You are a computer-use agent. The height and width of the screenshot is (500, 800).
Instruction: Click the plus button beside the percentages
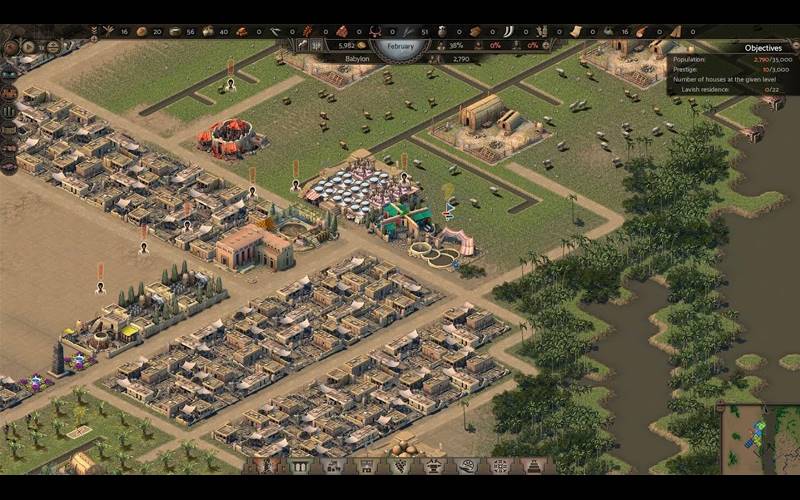[x=546, y=45]
